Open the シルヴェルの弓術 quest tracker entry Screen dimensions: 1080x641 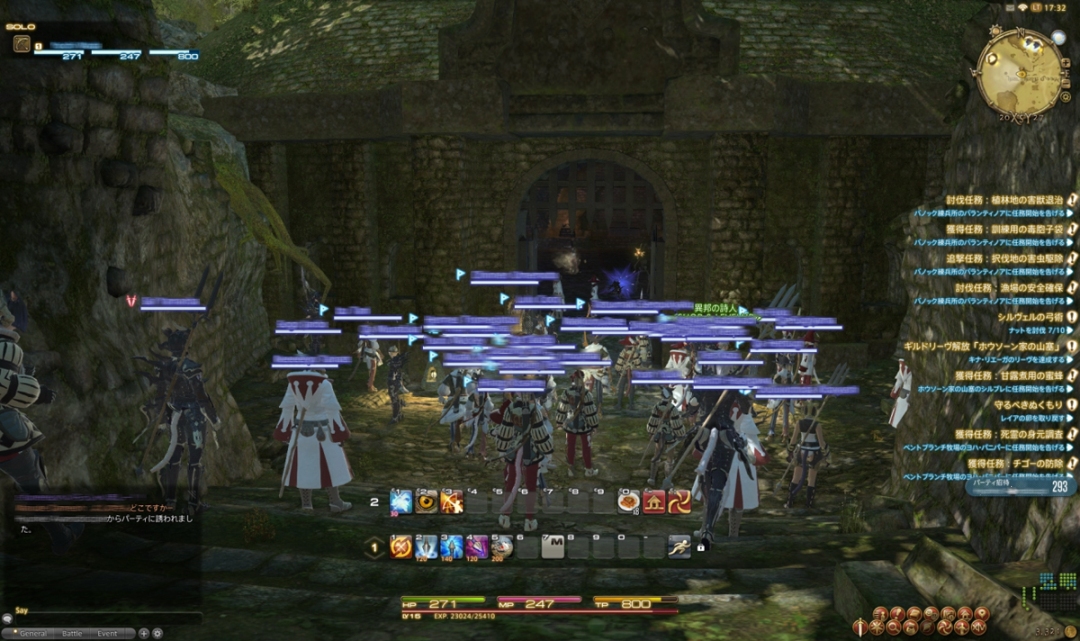1030,316
